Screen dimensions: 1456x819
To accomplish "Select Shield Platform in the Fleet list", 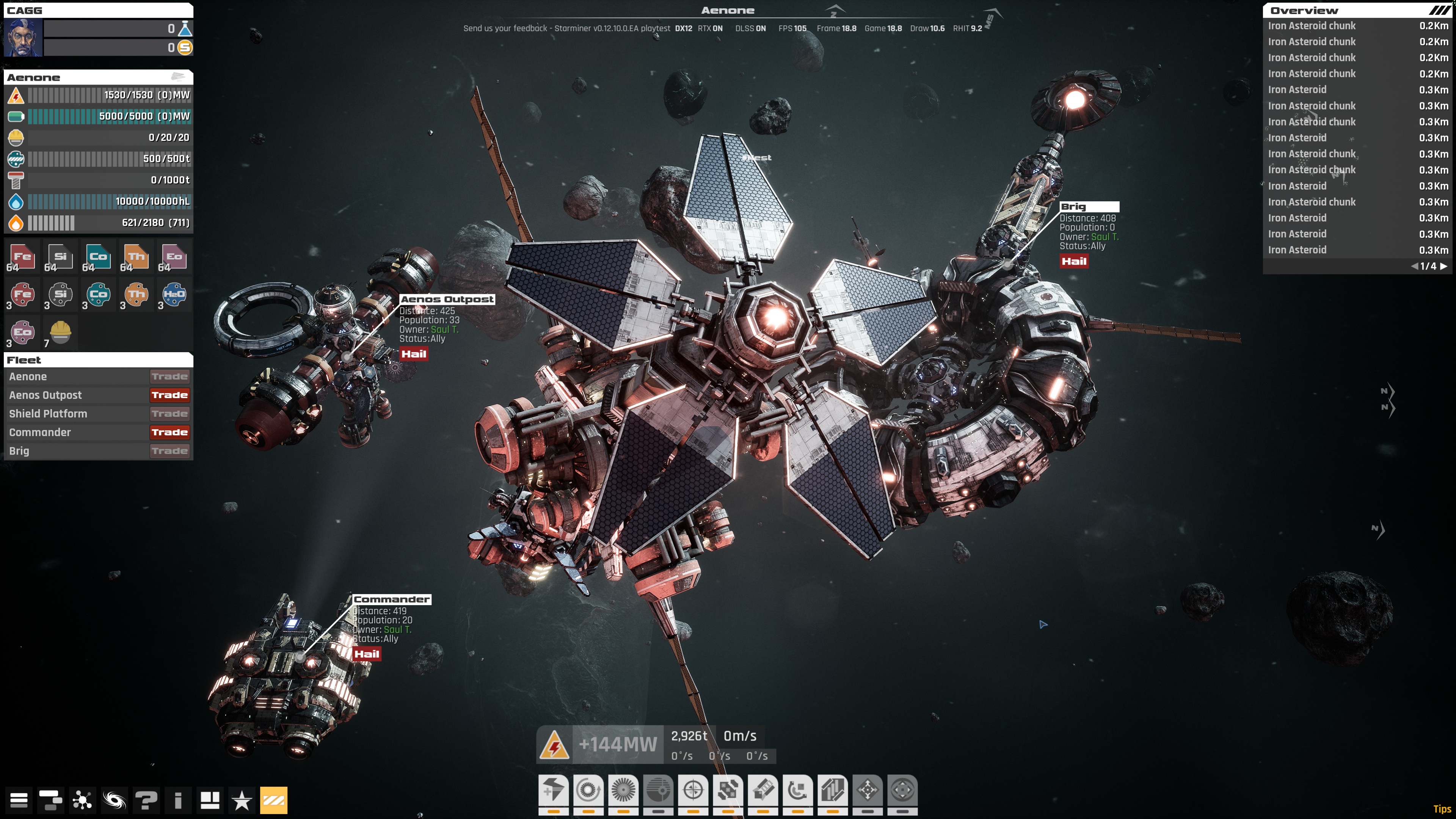I will click(x=49, y=414).
